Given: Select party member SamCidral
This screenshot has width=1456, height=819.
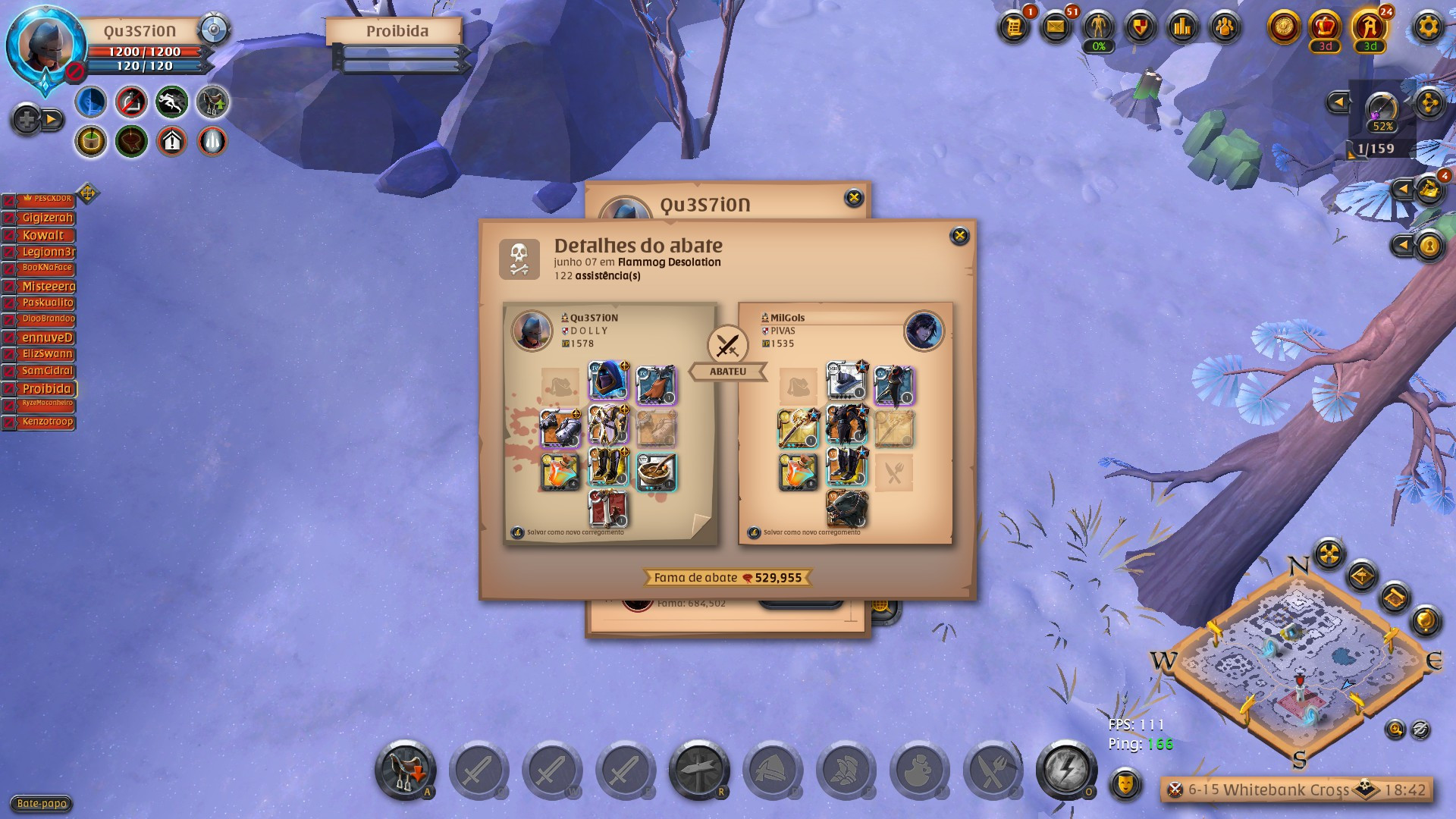Looking at the screenshot, I should 46,371.
